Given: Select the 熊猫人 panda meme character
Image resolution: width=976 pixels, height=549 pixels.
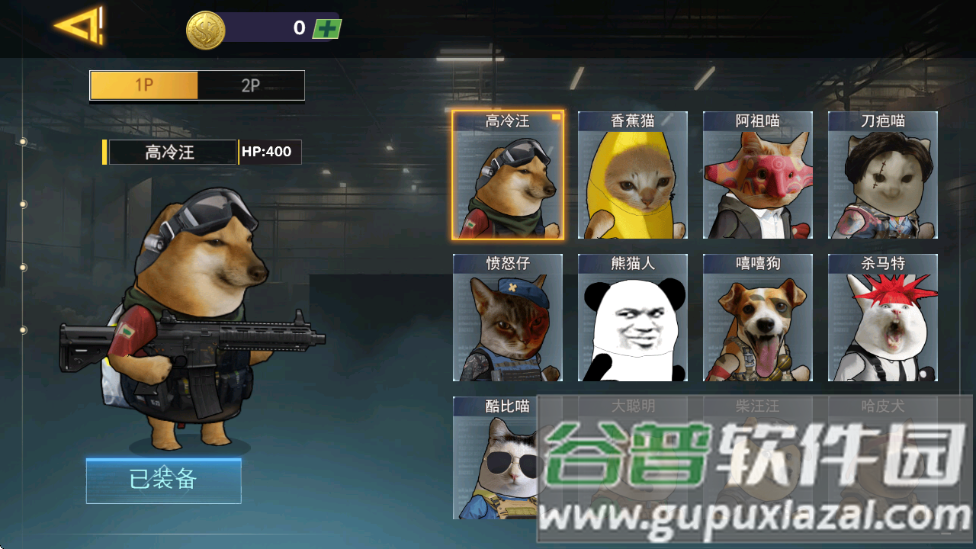Looking at the screenshot, I should (x=632, y=318).
